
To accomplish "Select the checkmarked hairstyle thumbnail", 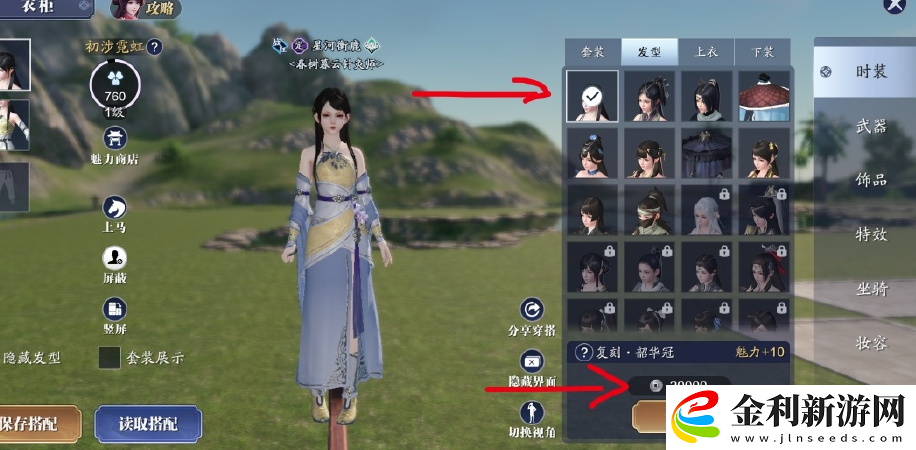I will pos(592,96).
